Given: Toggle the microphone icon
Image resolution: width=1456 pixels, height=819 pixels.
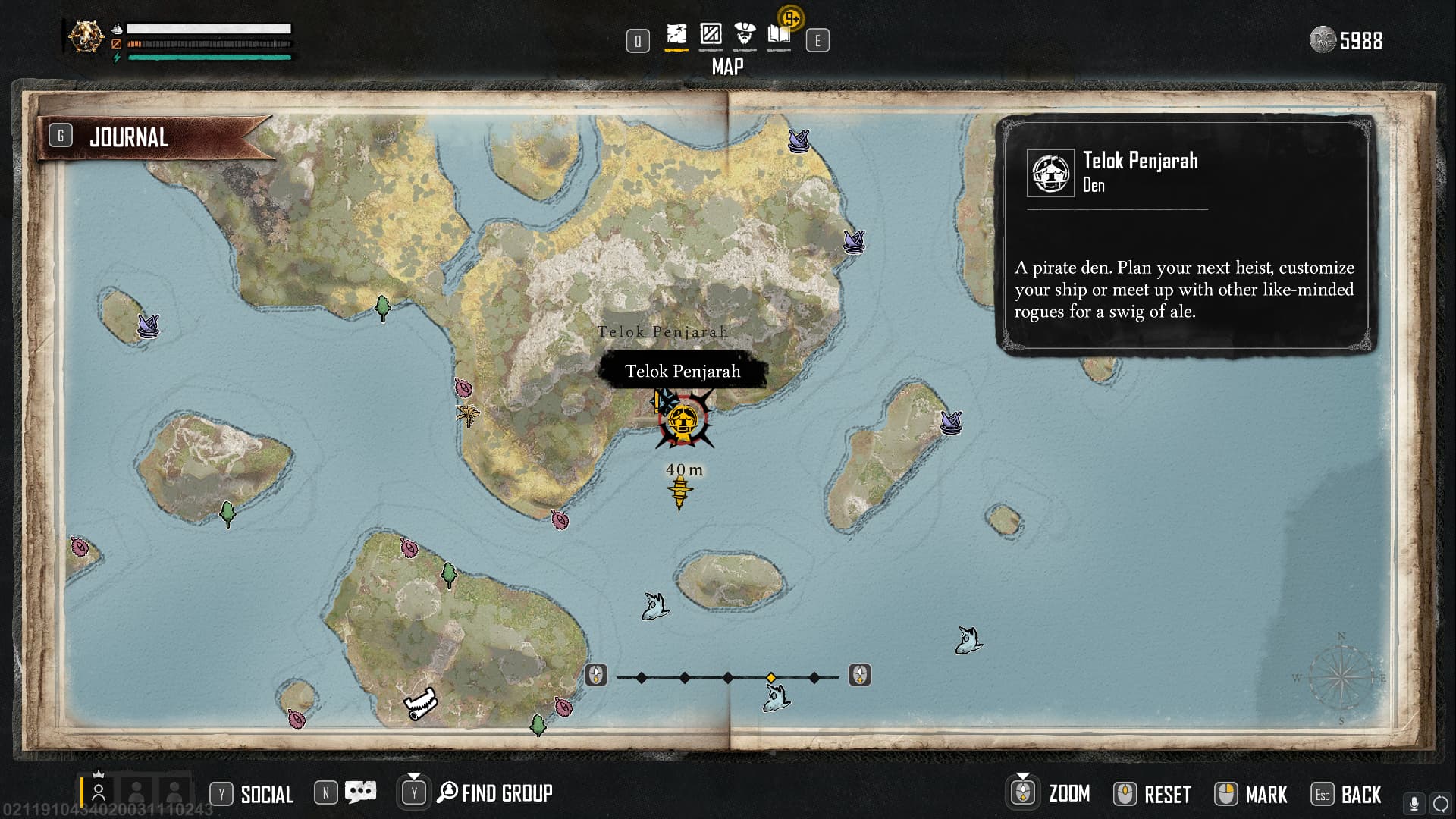Looking at the screenshot, I should [x=1414, y=803].
